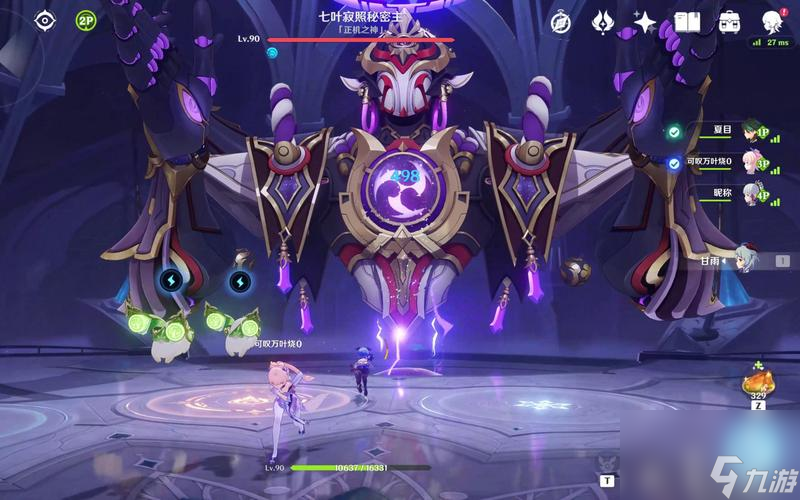The width and height of the screenshot is (800, 500).
Task: Open the backpack inventory
Action: pyautogui.click(x=728, y=21)
